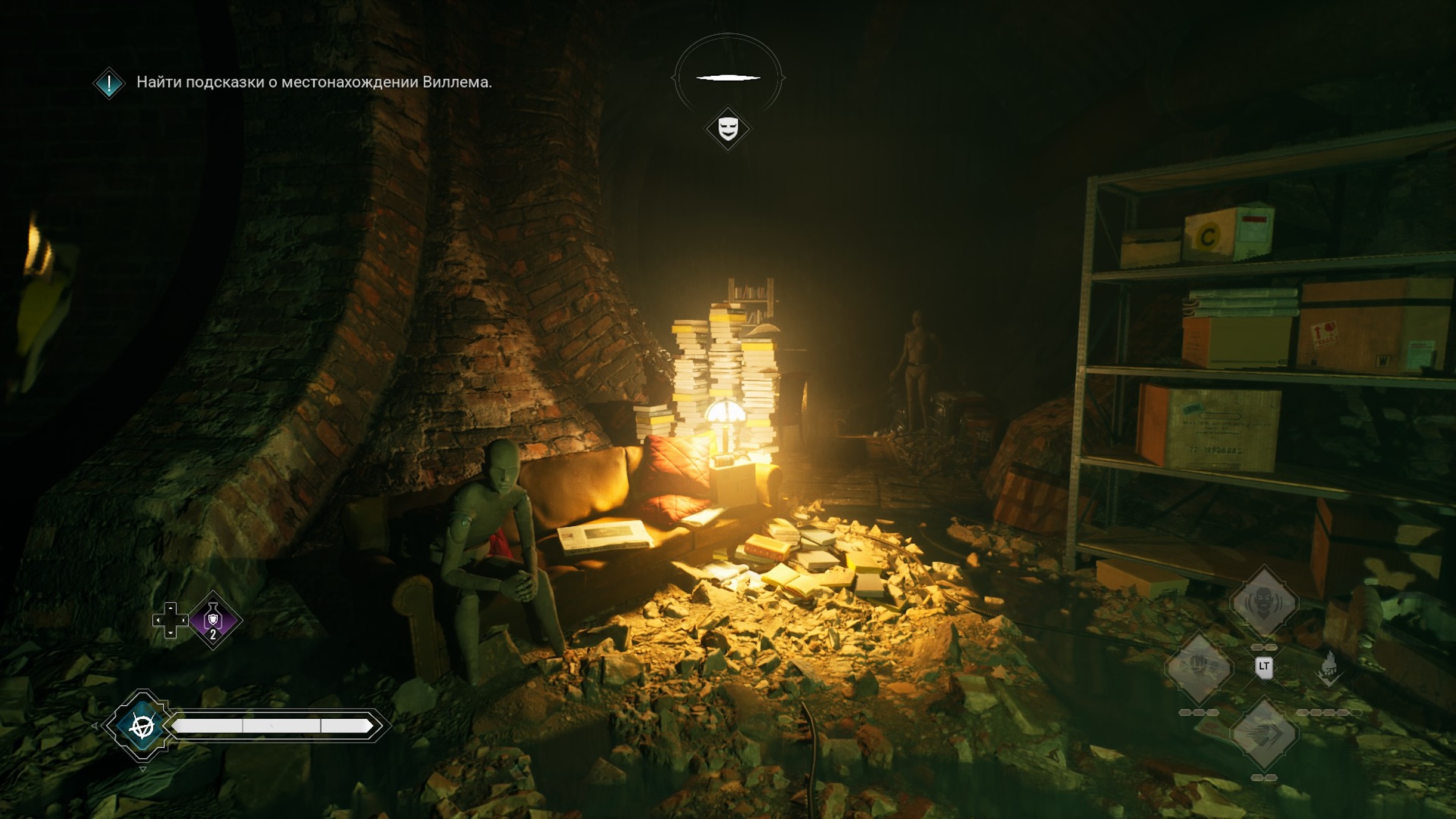Click the Masquerade mask icon
Screen dimensions: 1456x819
727,128
